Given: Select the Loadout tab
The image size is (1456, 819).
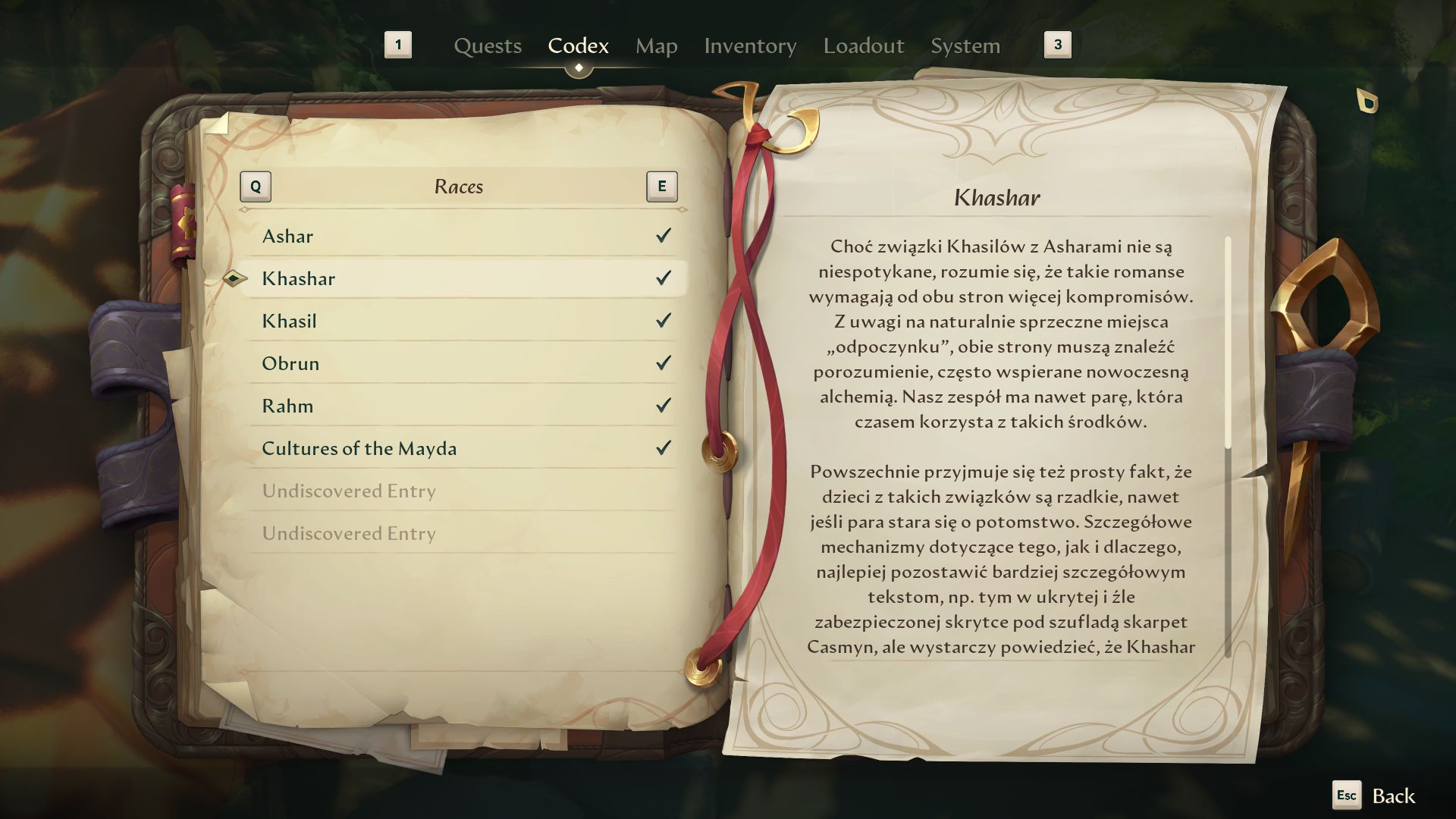Looking at the screenshot, I should click(x=863, y=46).
